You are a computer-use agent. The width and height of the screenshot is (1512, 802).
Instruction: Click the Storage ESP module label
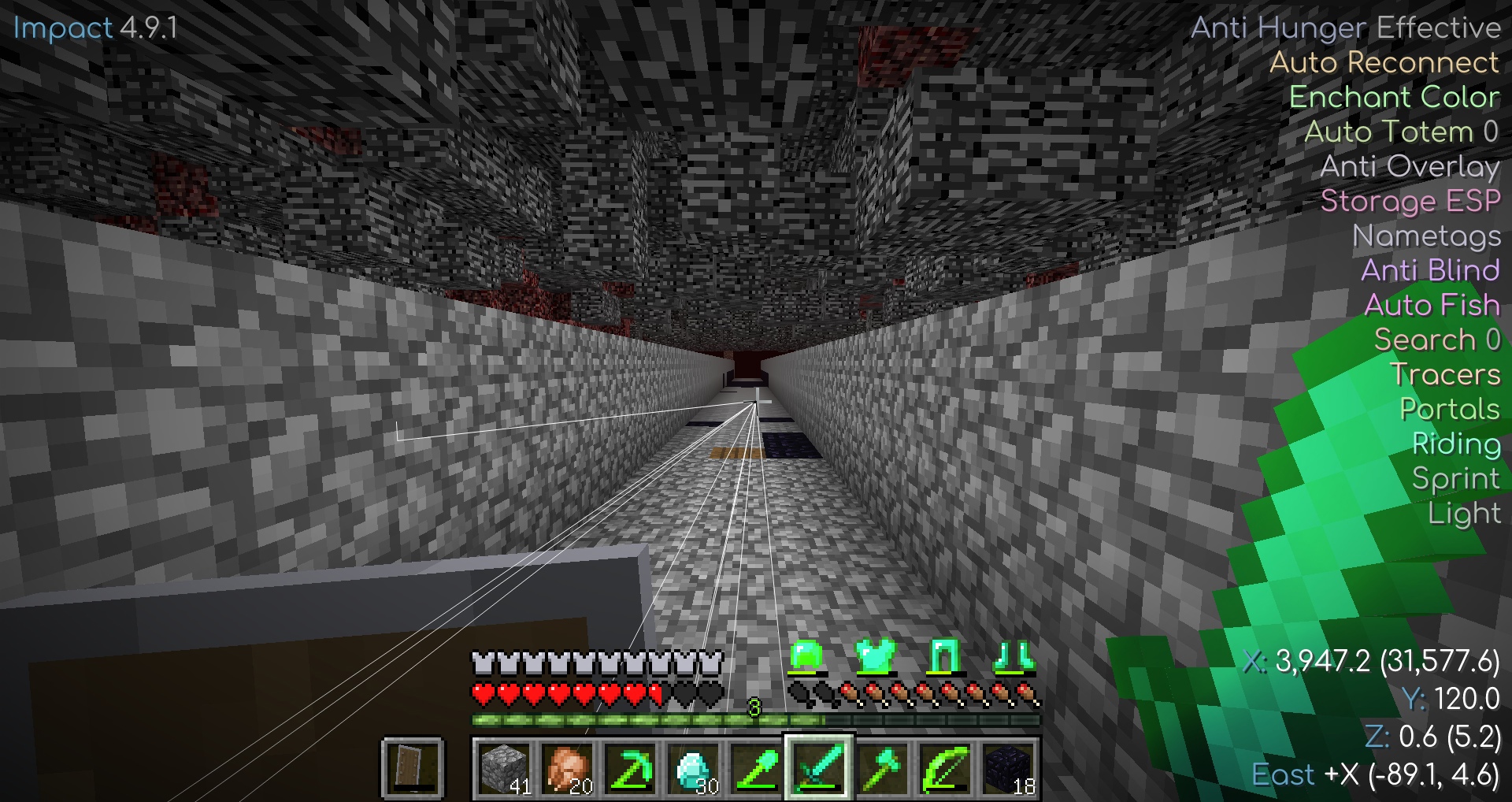1410,201
